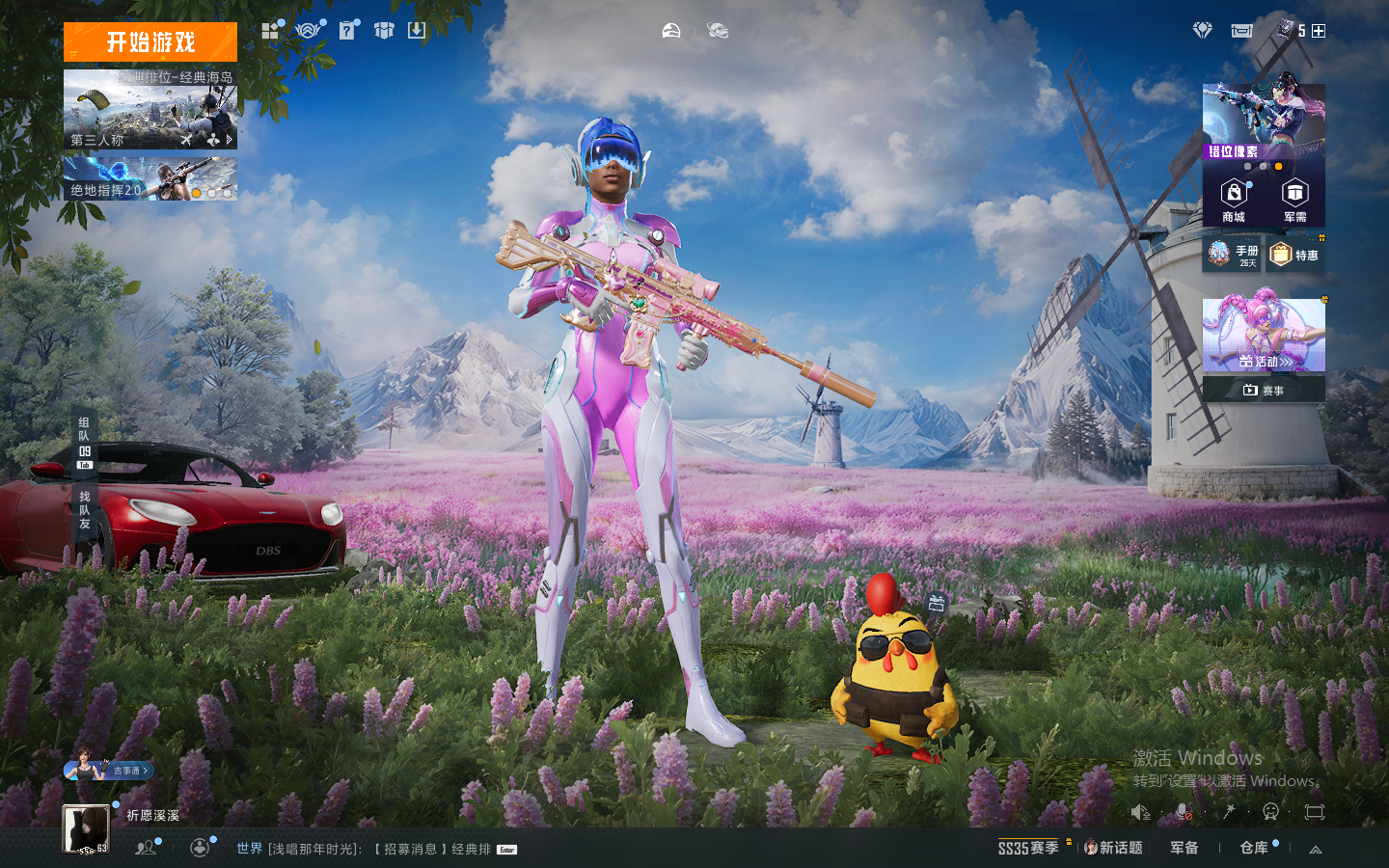Click the diamond icon at top right

tap(1202, 31)
